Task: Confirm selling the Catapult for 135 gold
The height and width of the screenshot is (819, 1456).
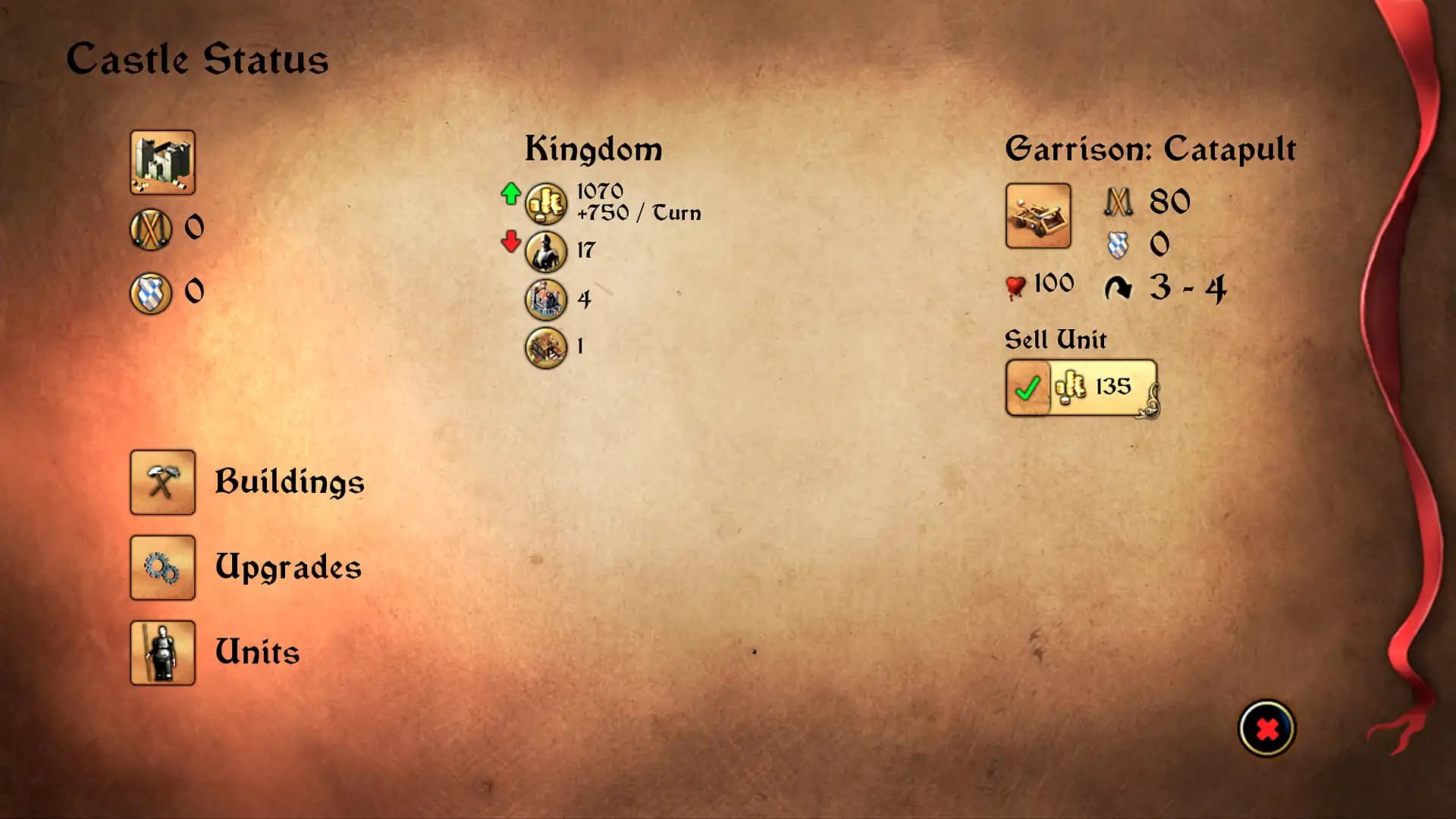Action: [1028, 388]
